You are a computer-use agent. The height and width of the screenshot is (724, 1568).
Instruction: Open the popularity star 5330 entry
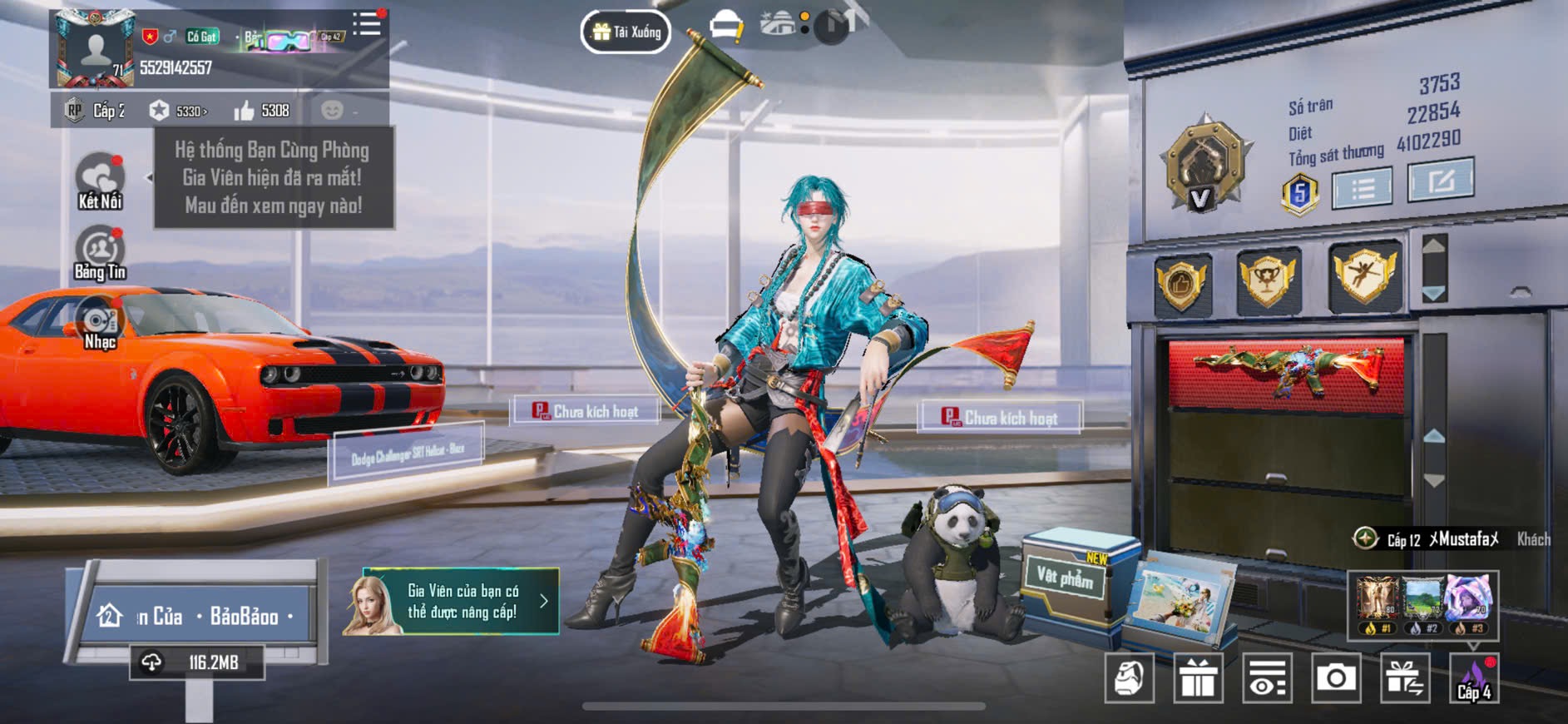click(178, 111)
